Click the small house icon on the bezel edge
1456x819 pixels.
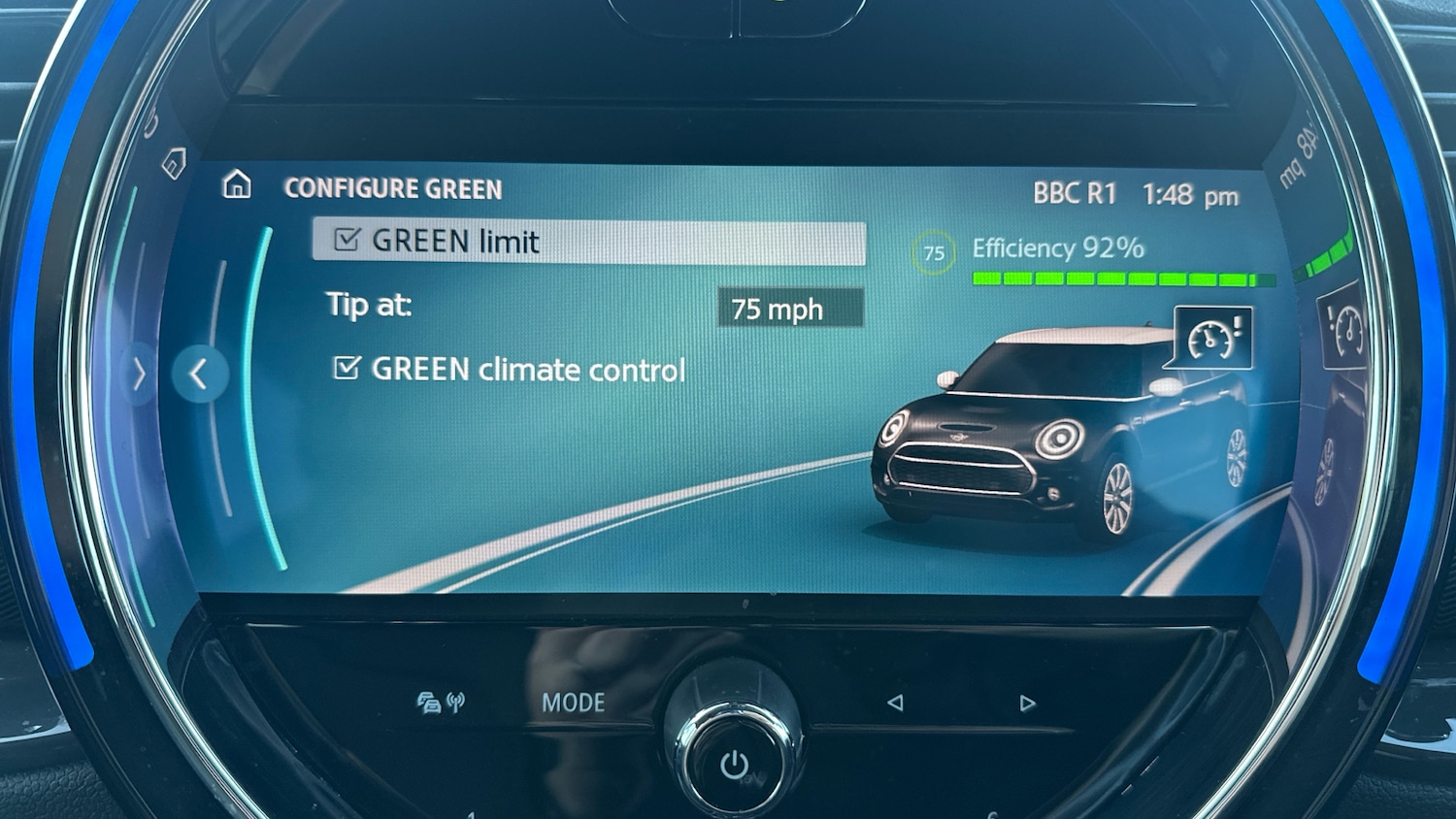point(175,164)
